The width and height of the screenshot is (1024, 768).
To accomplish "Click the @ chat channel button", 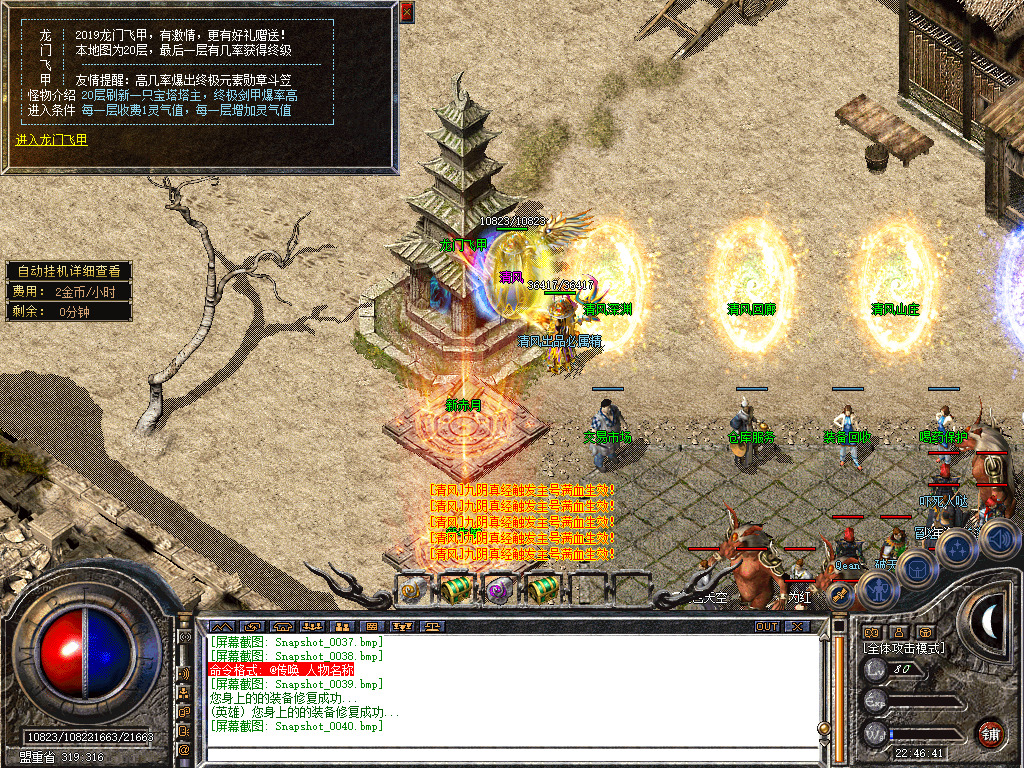I will click(x=184, y=749).
